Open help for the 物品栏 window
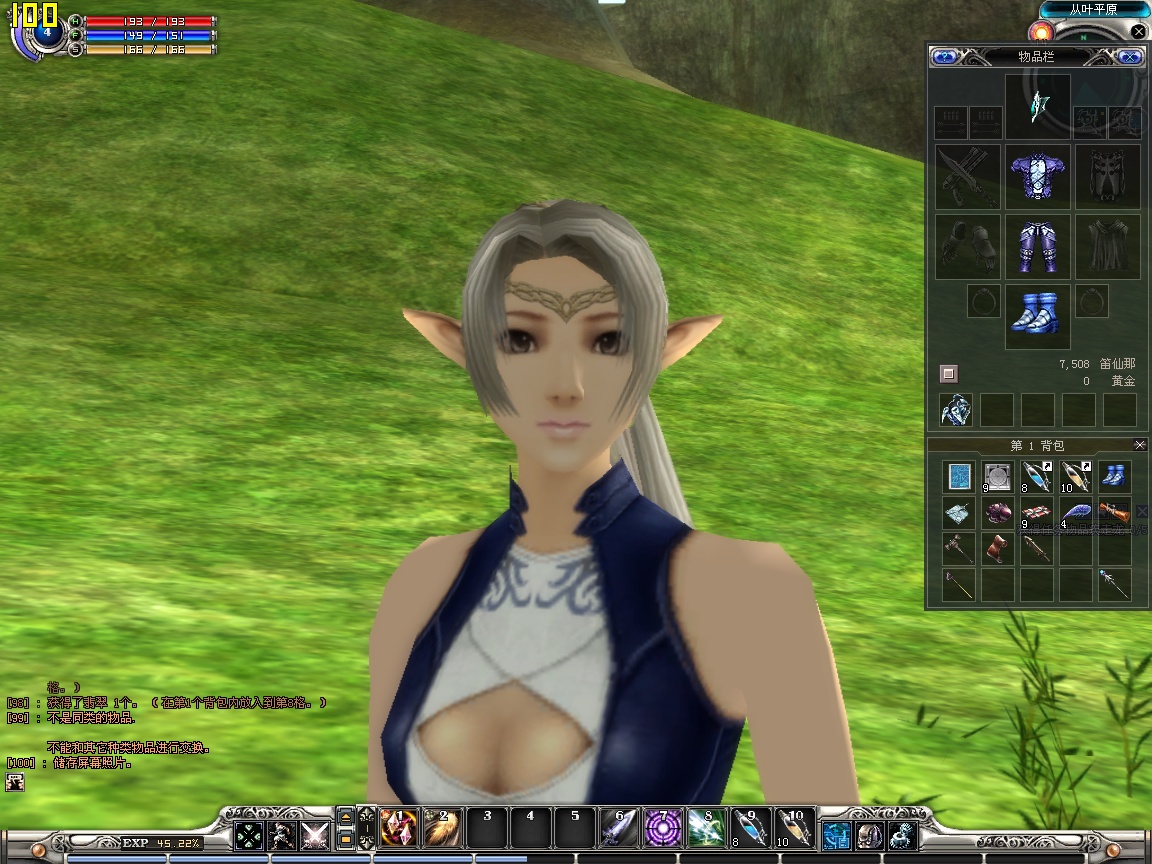This screenshot has height=864, width=1152. pos(944,57)
